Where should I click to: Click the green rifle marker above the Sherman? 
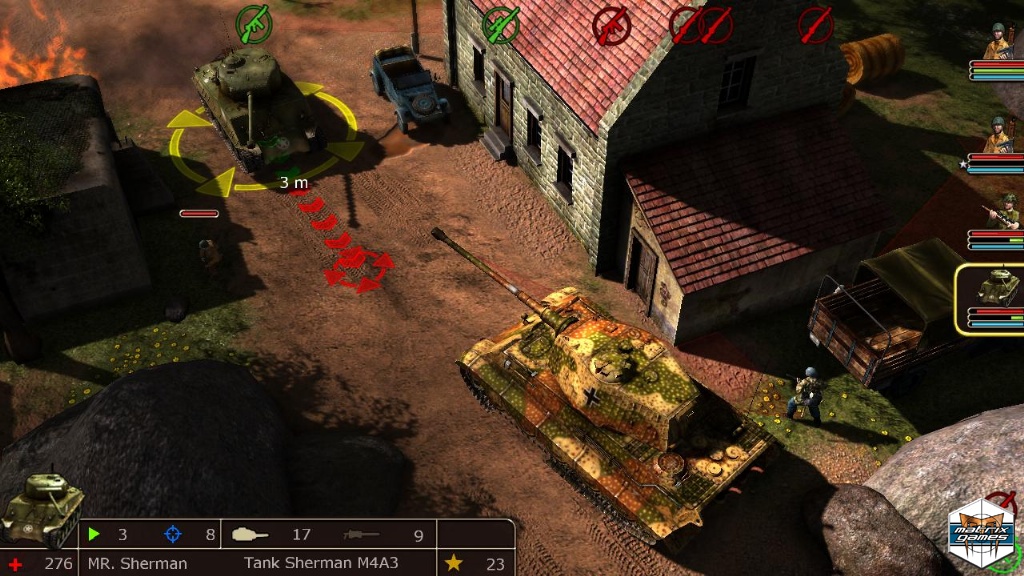[254, 23]
